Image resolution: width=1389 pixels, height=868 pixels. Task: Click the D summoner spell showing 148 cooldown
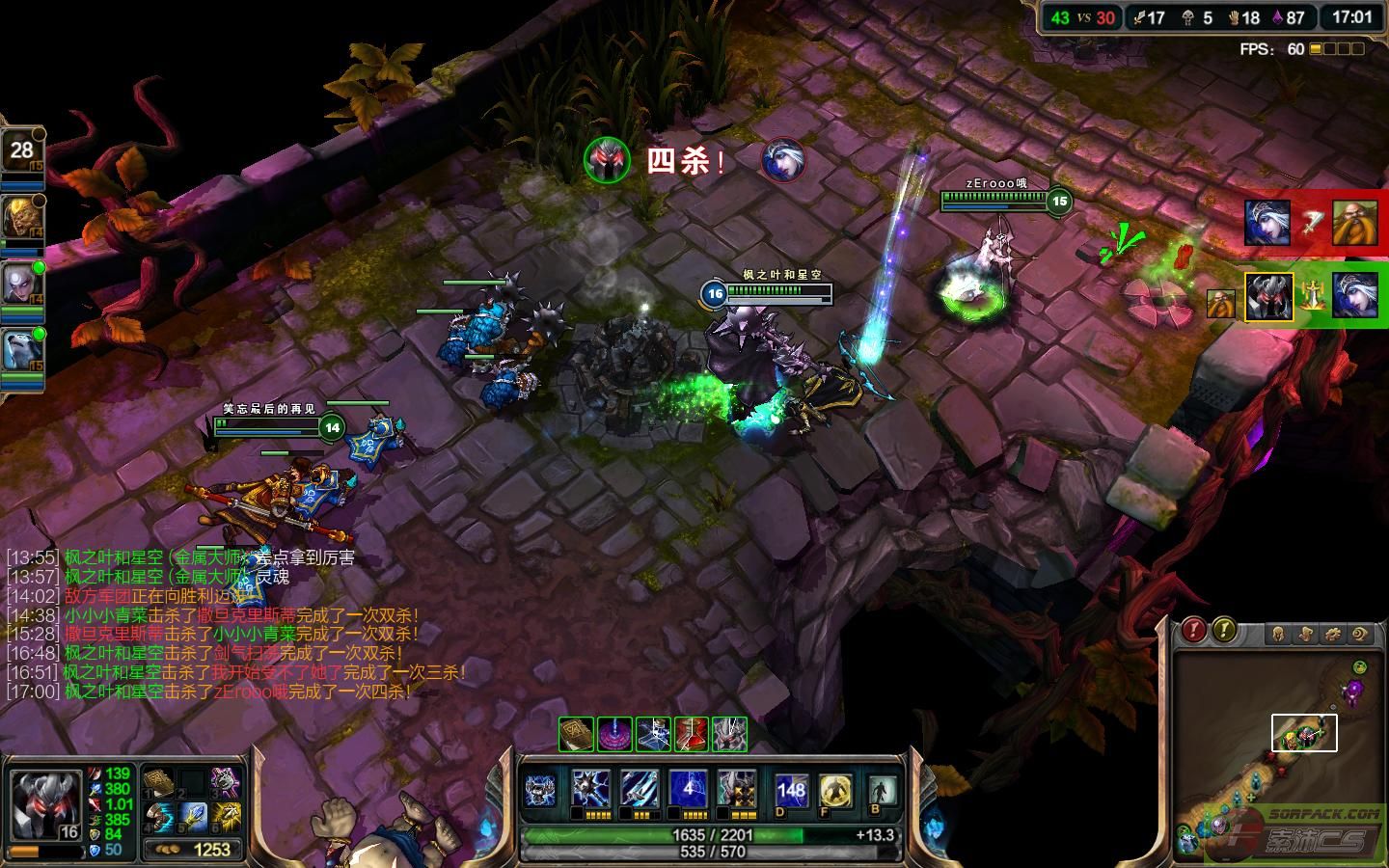click(791, 791)
